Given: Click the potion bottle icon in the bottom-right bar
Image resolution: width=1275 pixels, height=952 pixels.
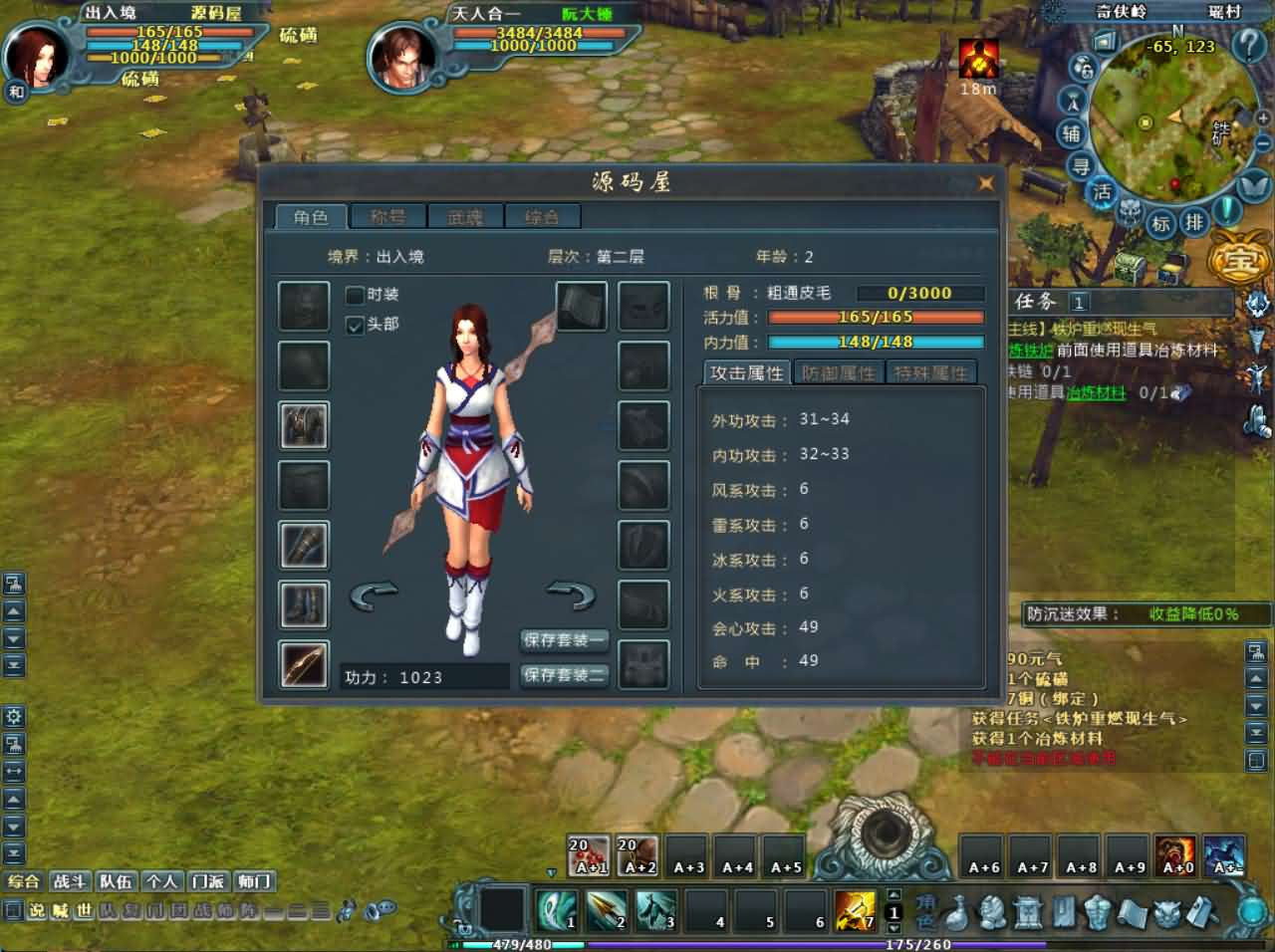Looking at the screenshot, I should (x=957, y=913).
